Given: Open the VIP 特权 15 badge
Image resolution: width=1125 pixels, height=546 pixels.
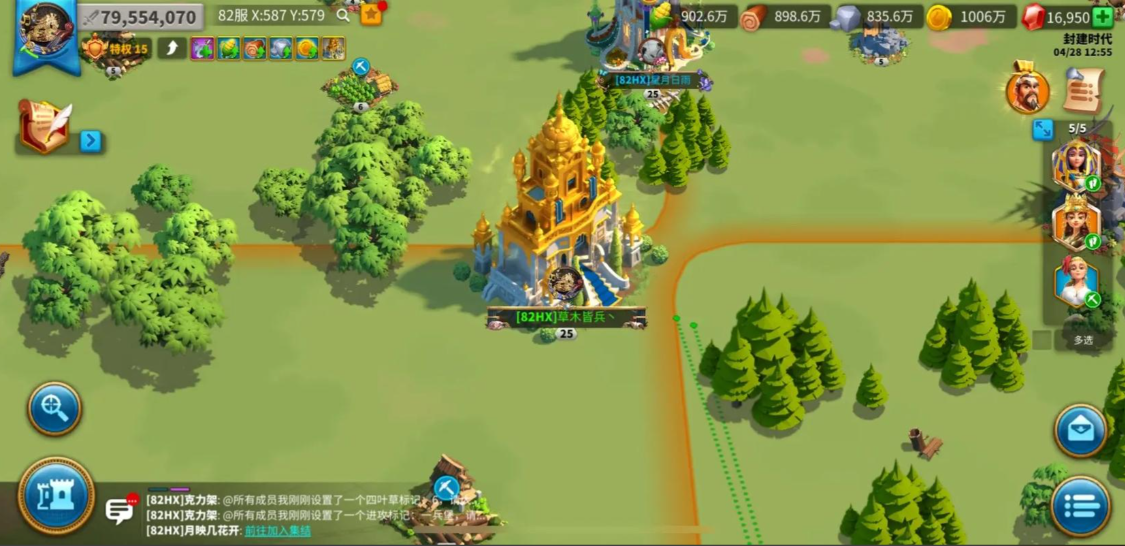Looking at the screenshot, I should pos(117,48).
